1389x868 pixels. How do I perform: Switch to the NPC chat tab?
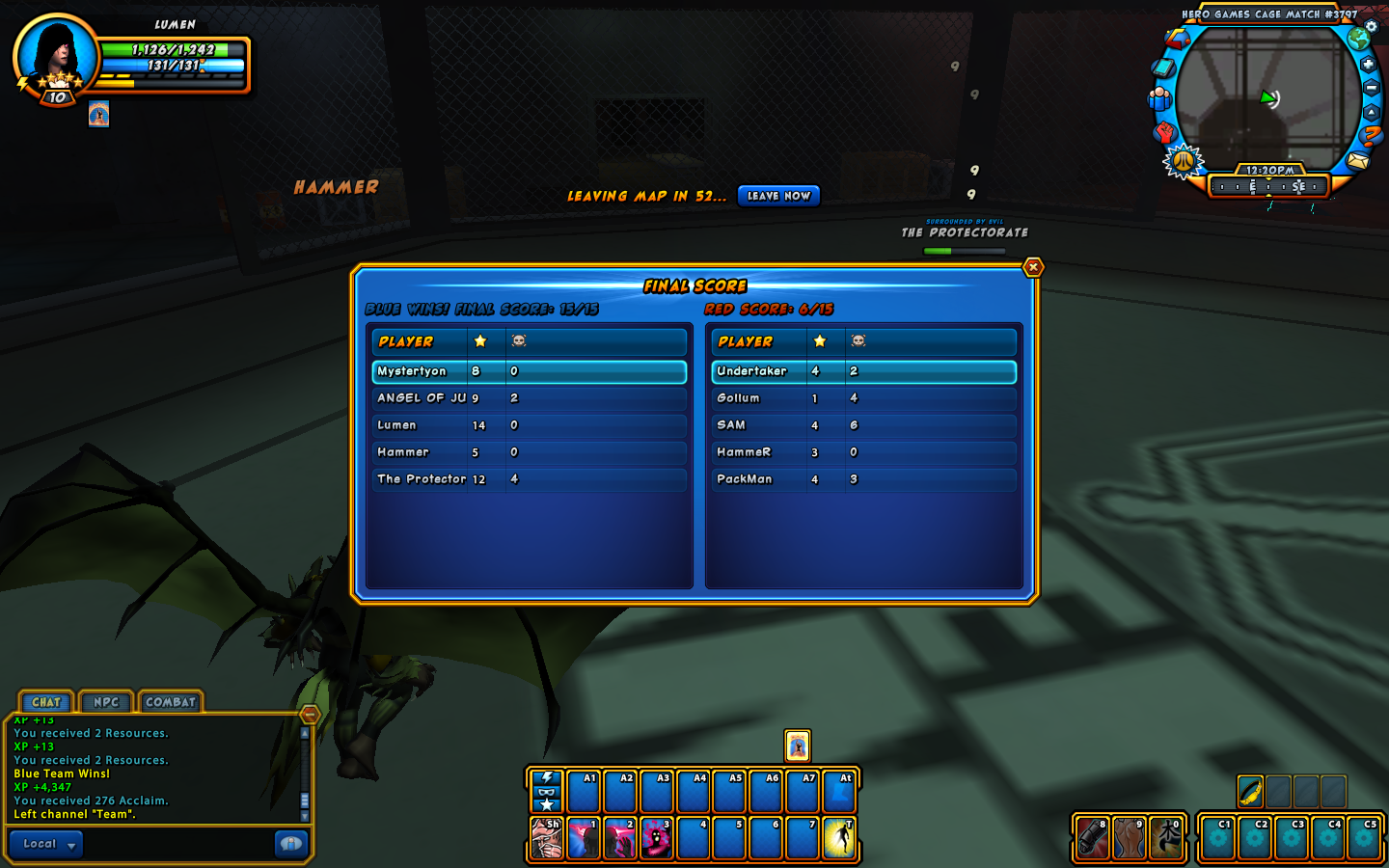point(106,702)
